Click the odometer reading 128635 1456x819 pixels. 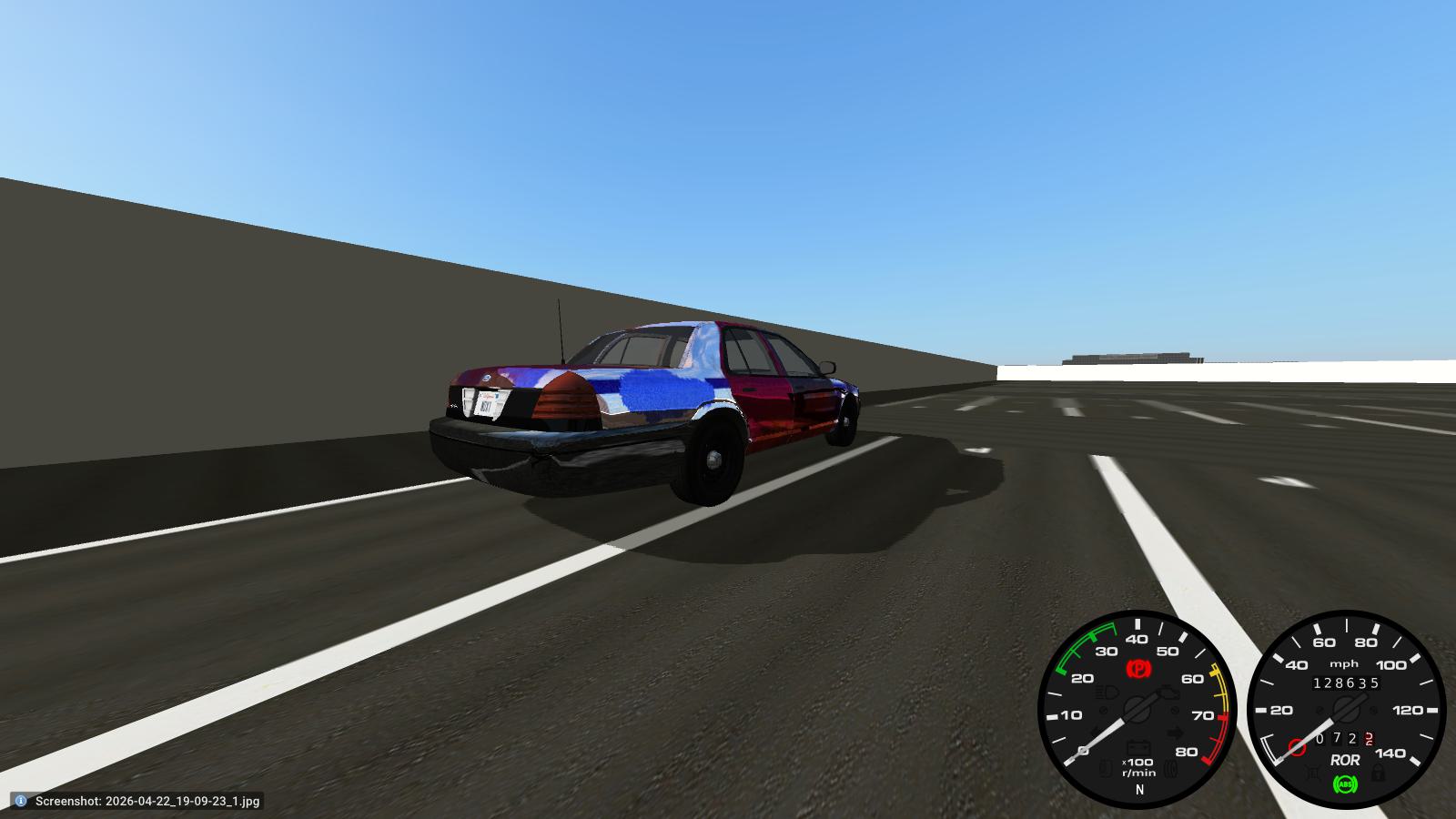[x=1347, y=682]
